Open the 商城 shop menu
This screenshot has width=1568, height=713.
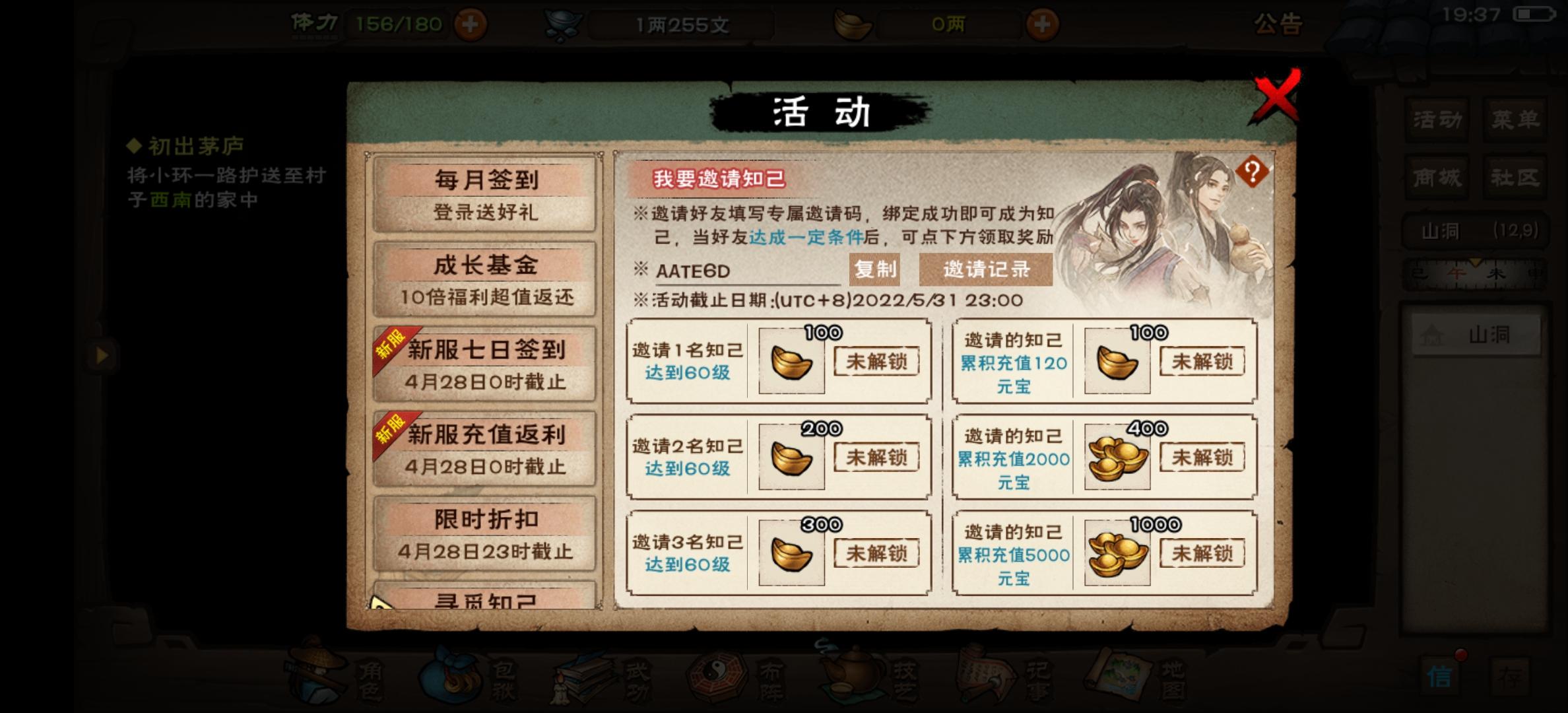tap(1437, 177)
